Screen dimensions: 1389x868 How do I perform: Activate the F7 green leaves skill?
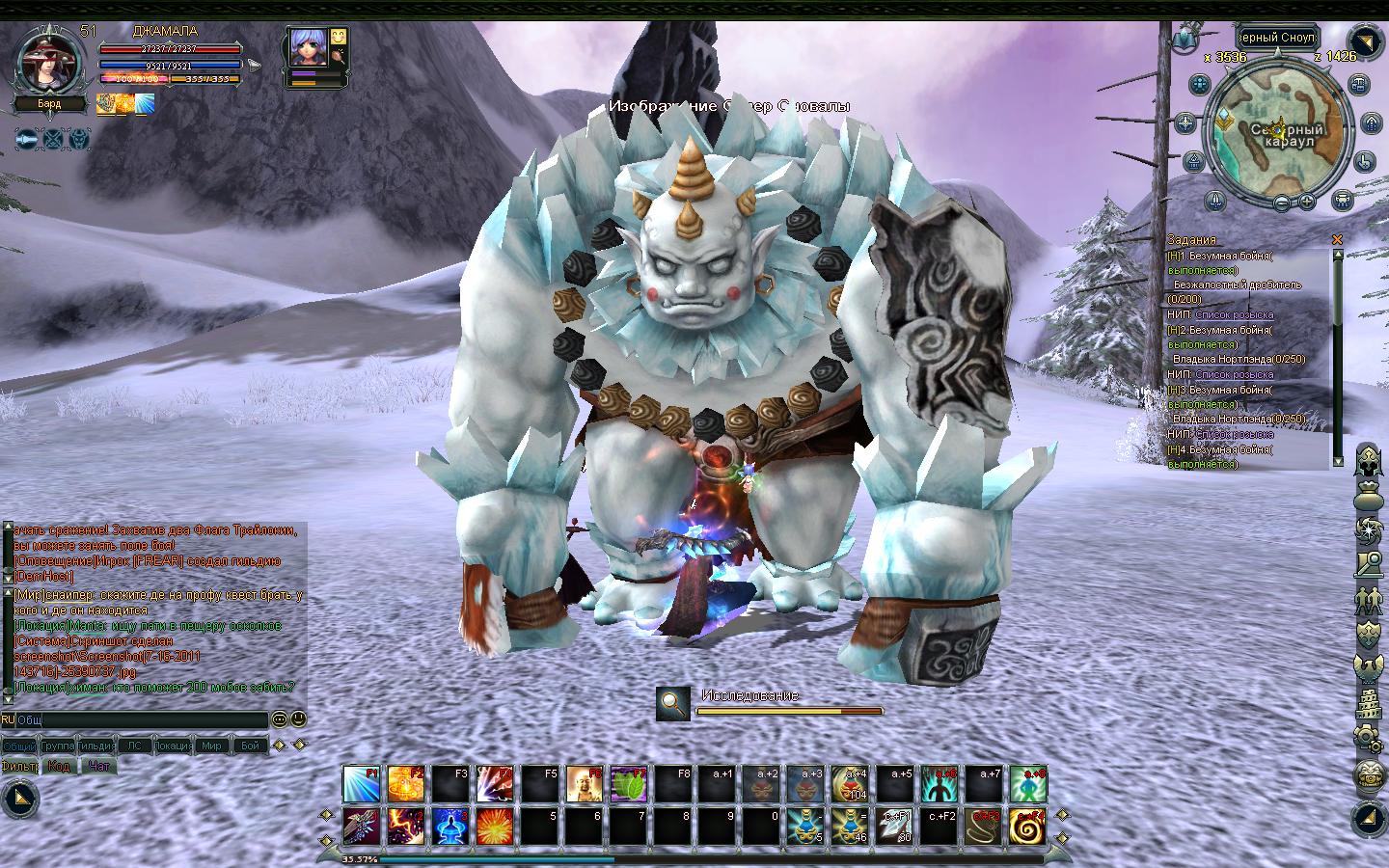[629, 784]
